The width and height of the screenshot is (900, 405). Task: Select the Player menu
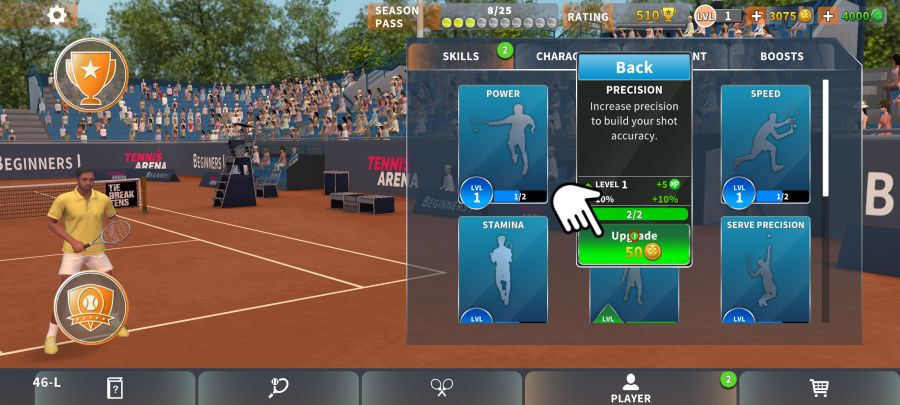click(x=630, y=388)
